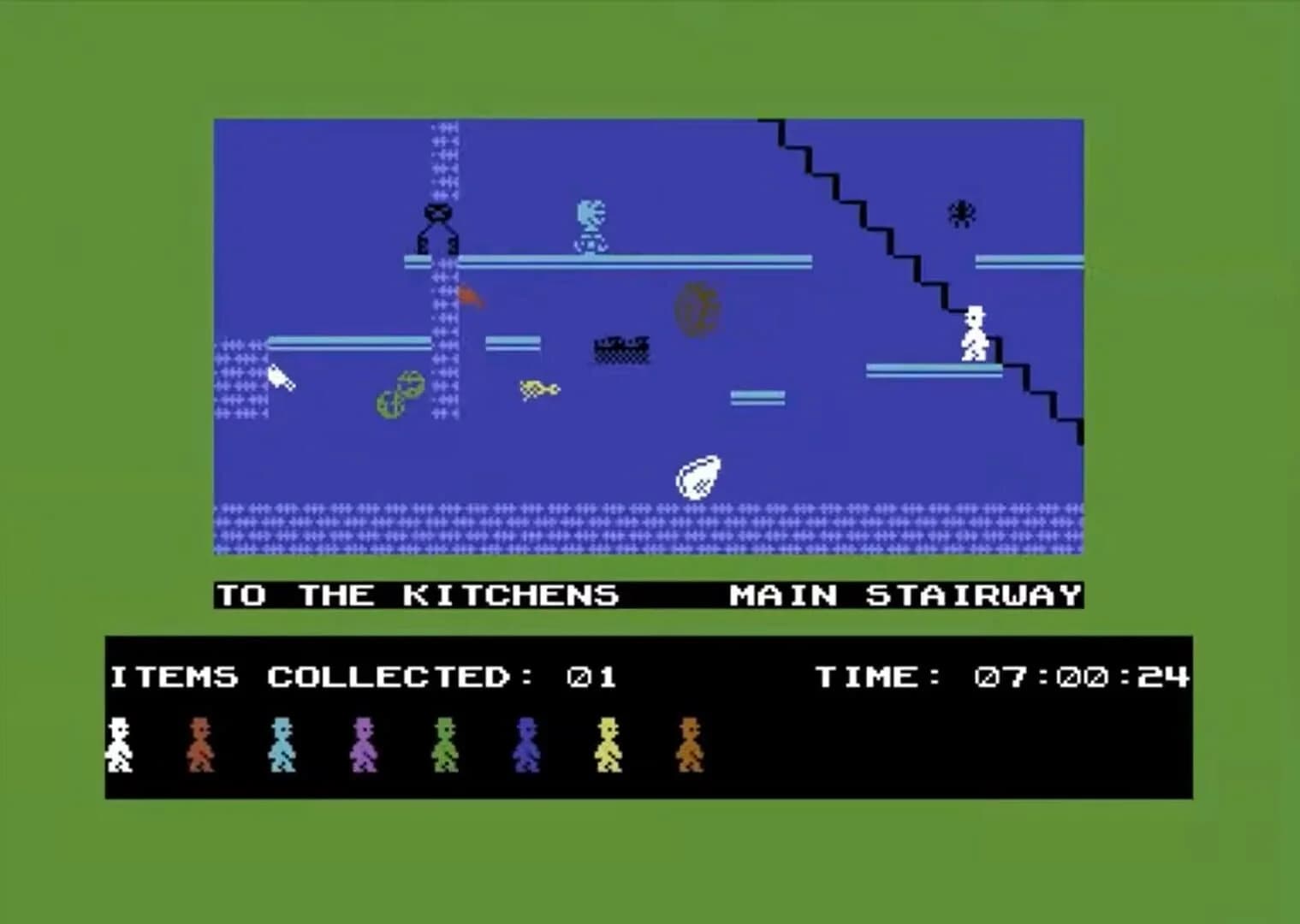
Task: Click the black spider at the top right
Action: pyautogui.click(x=961, y=213)
